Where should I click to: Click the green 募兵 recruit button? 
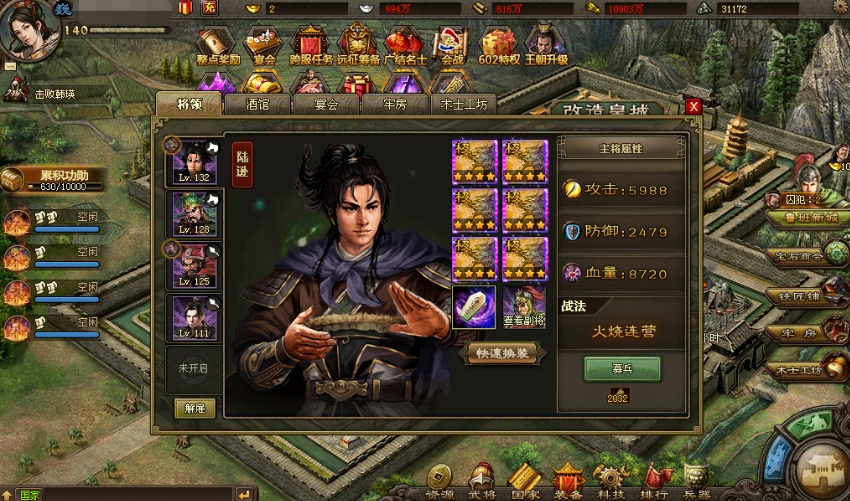pos(622,368)
